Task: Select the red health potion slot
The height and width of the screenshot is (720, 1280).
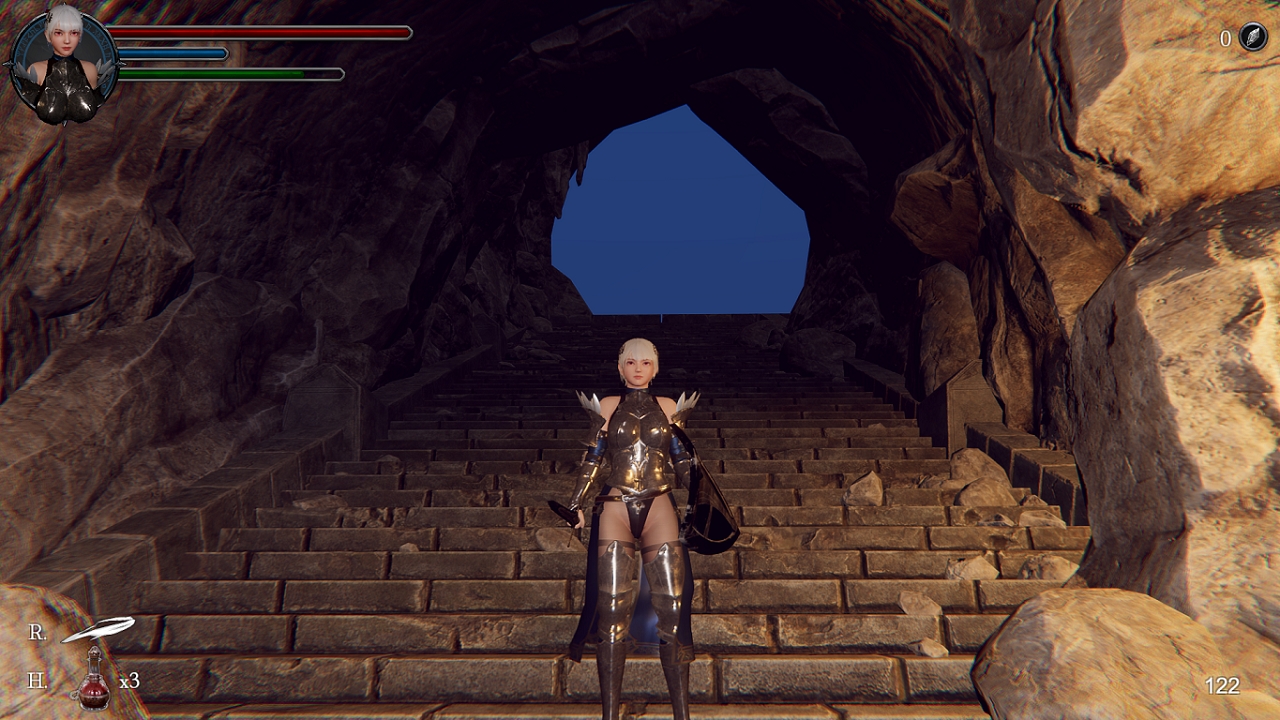Action: tap(94, 681)
